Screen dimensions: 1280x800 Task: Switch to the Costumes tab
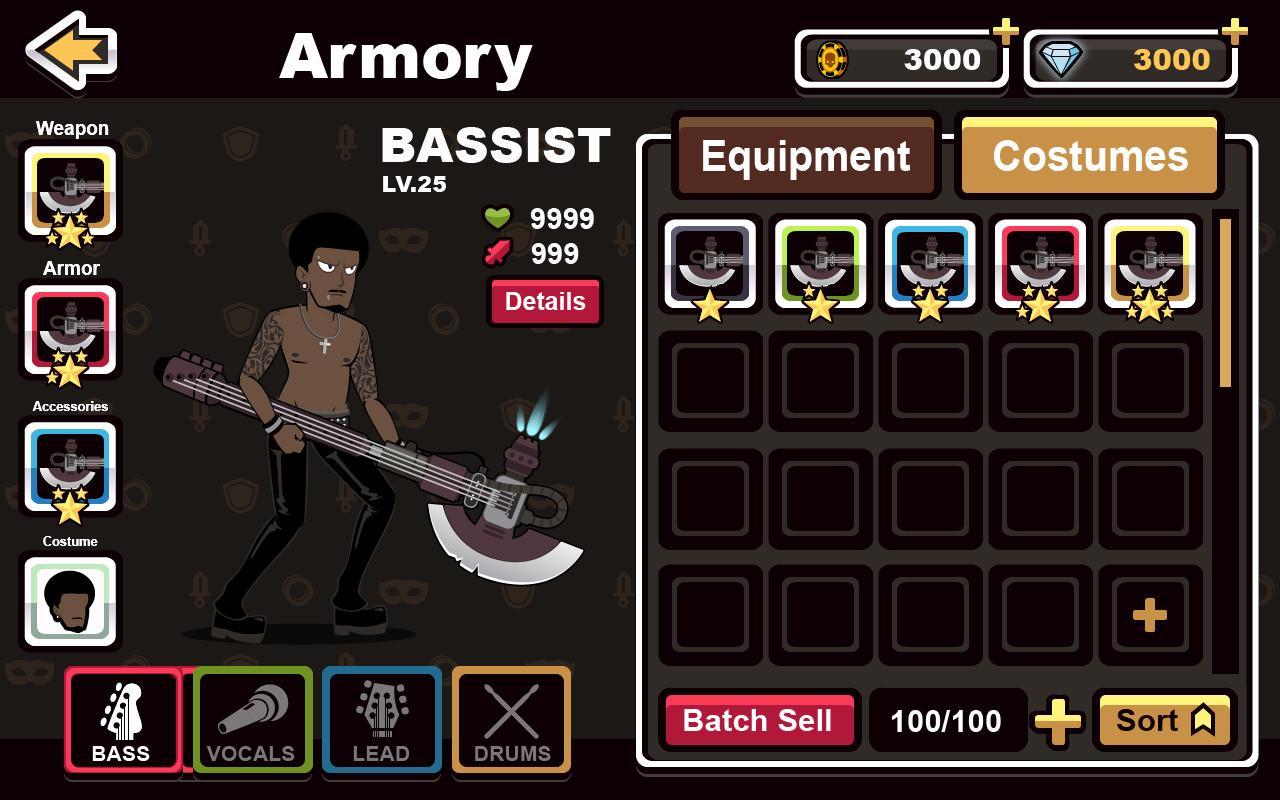1088,155
